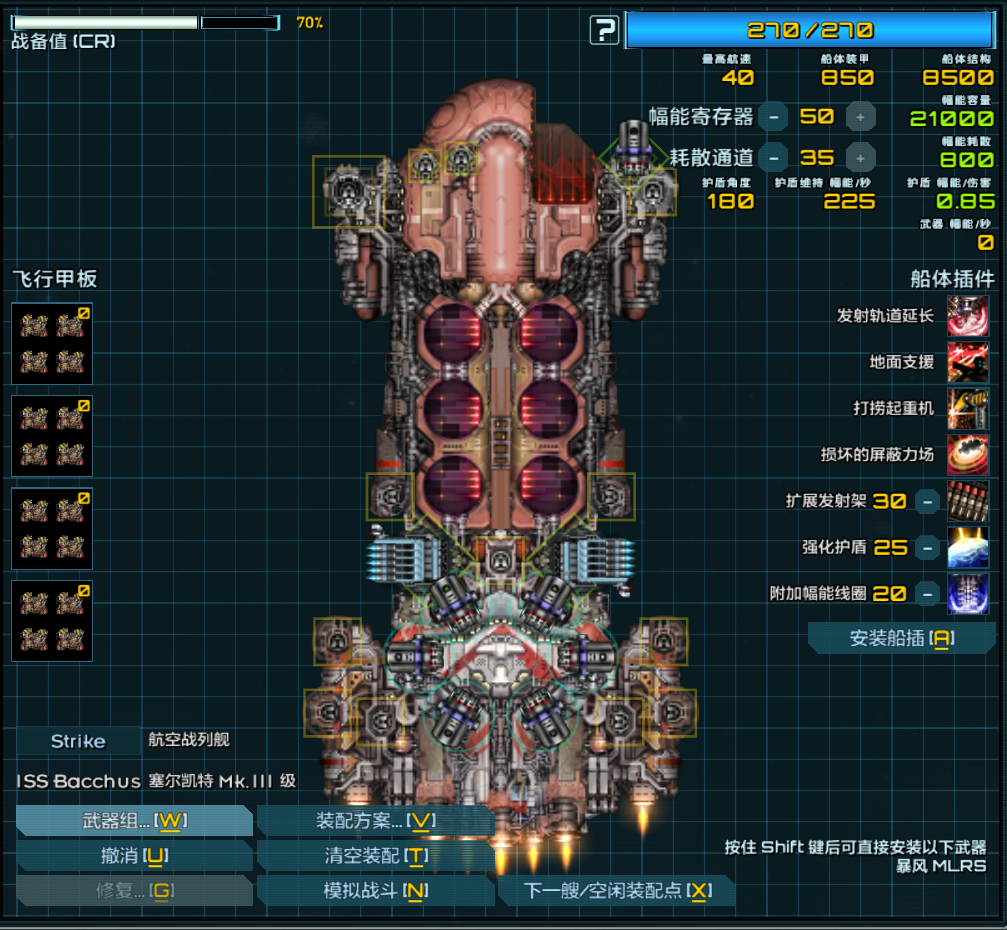Image resolution: width=1007 pixels, height=930 pixels.
Task: Open help via the question mark button
Action: click(x=604, y=31)
